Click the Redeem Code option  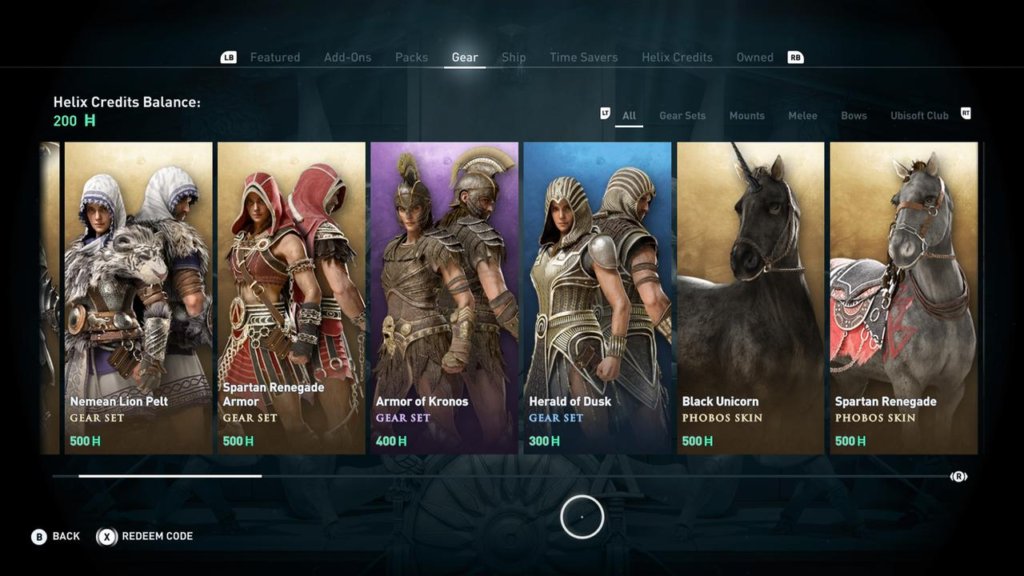pos(146,537)
